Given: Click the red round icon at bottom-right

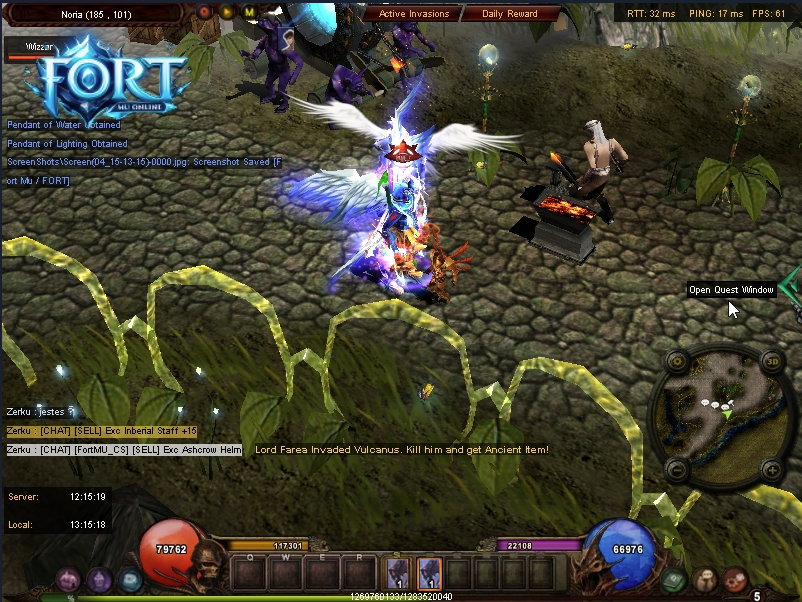Looking at the screenshot, I should pyautogui.click(x=736, y=579).
